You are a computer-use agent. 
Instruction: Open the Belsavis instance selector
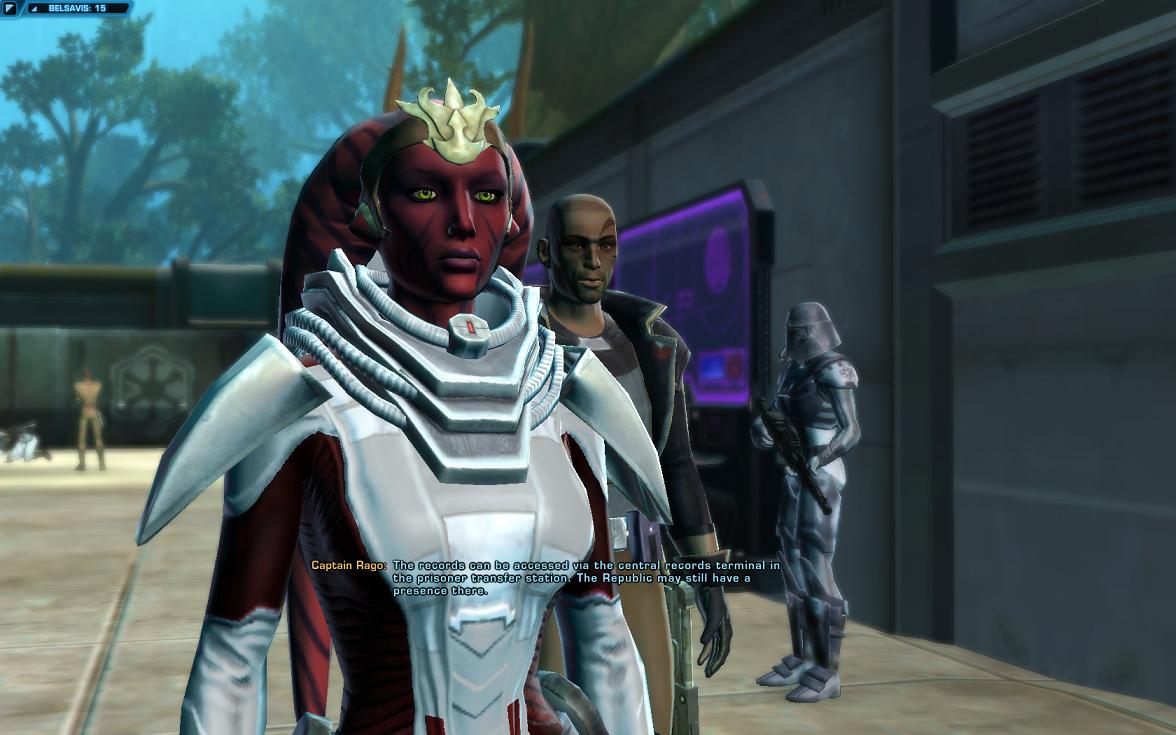[x=78, y=8]
